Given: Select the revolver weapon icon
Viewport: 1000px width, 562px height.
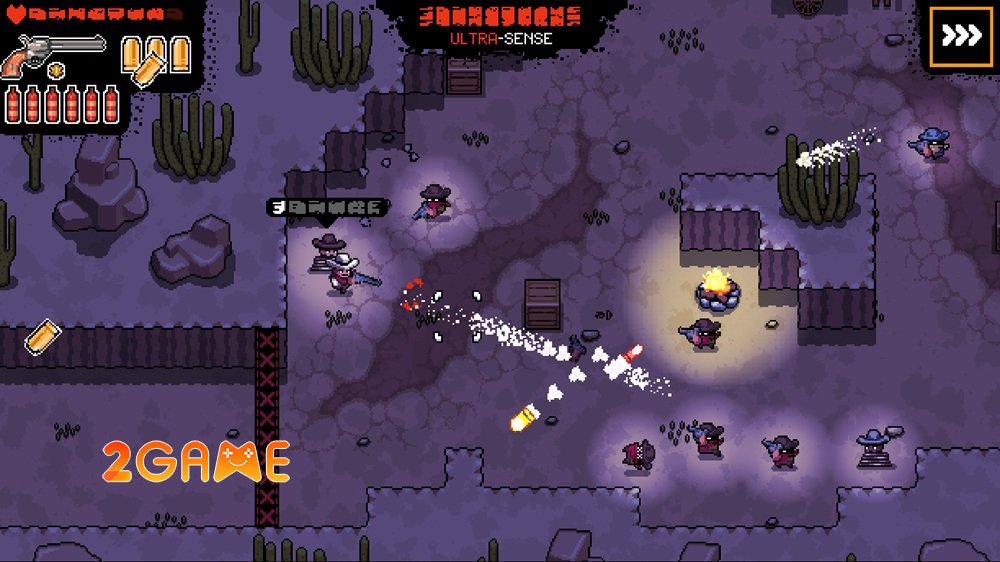Looking at the screenshot, I should [x=55, y=53].
